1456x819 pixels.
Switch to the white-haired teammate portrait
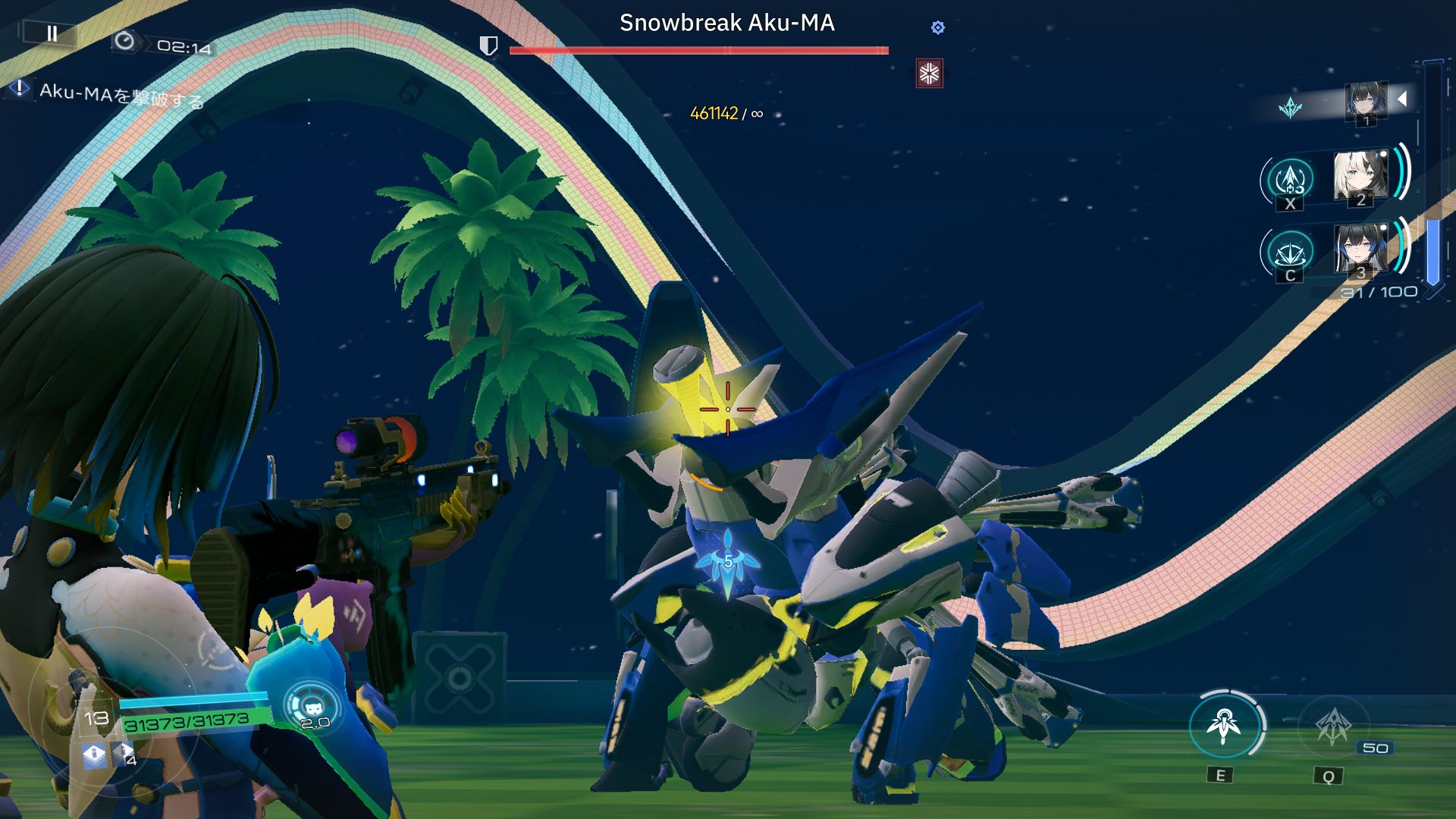pos(1360,177)
